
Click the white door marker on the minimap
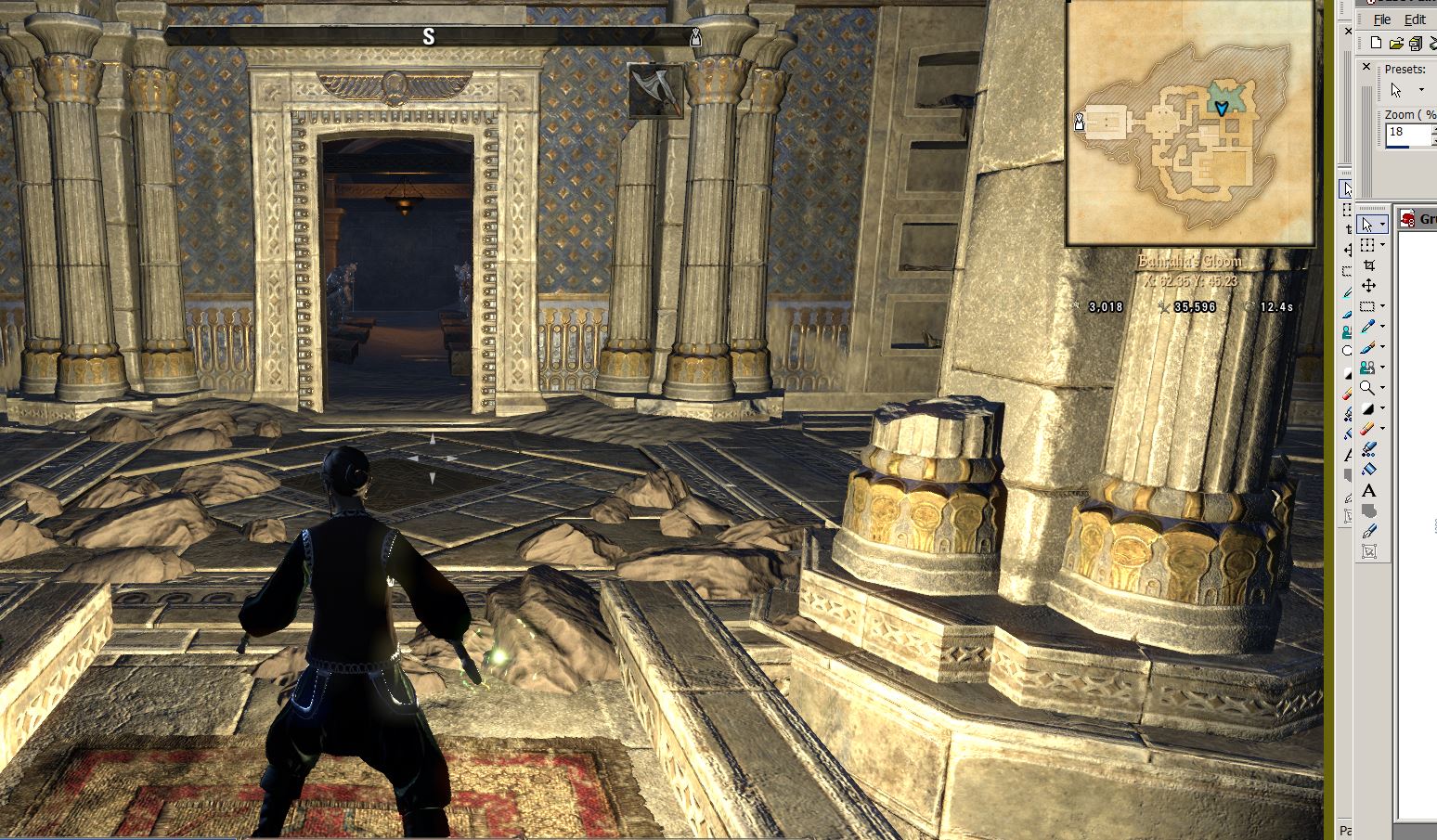(1080, 122)
